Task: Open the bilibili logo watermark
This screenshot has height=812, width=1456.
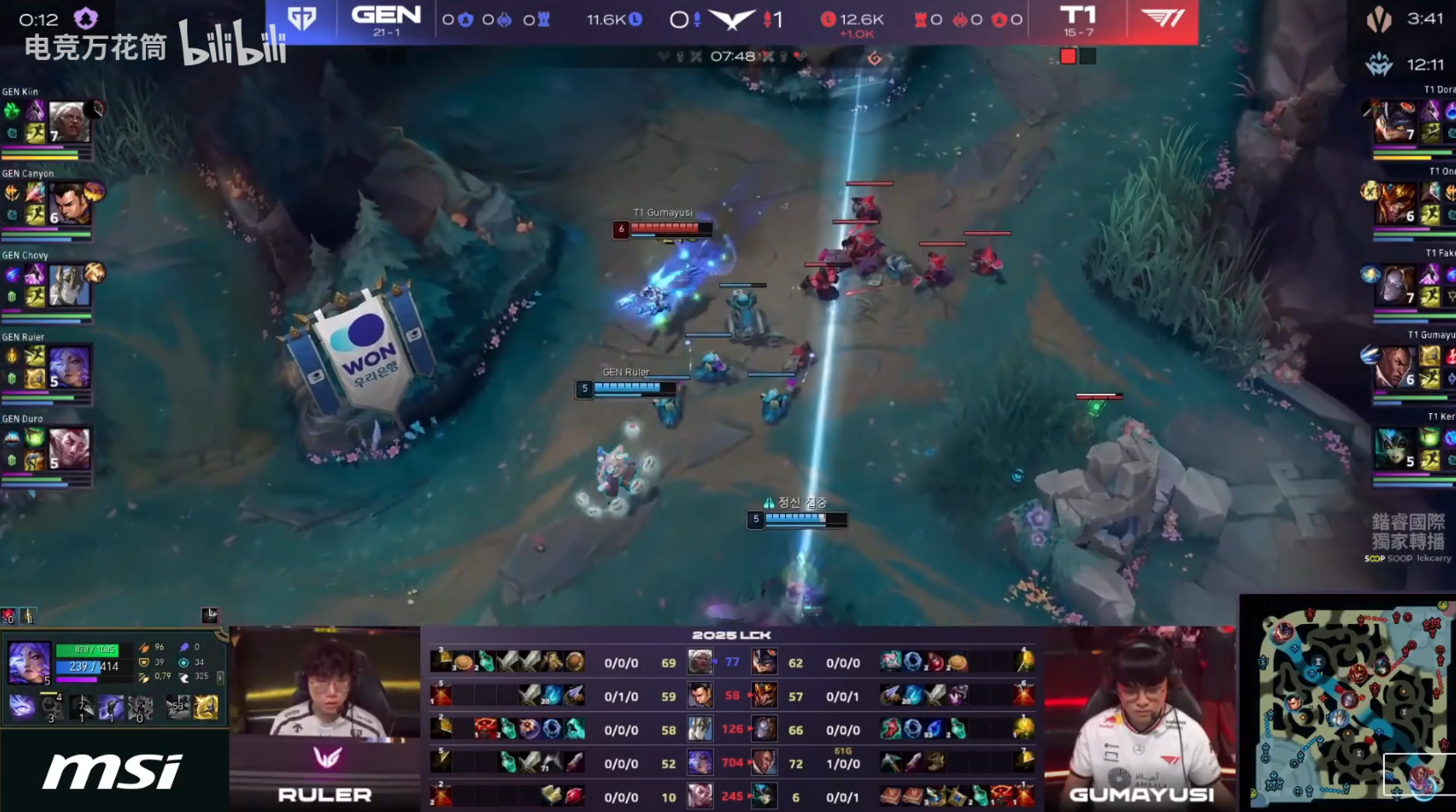Action: 234,44
